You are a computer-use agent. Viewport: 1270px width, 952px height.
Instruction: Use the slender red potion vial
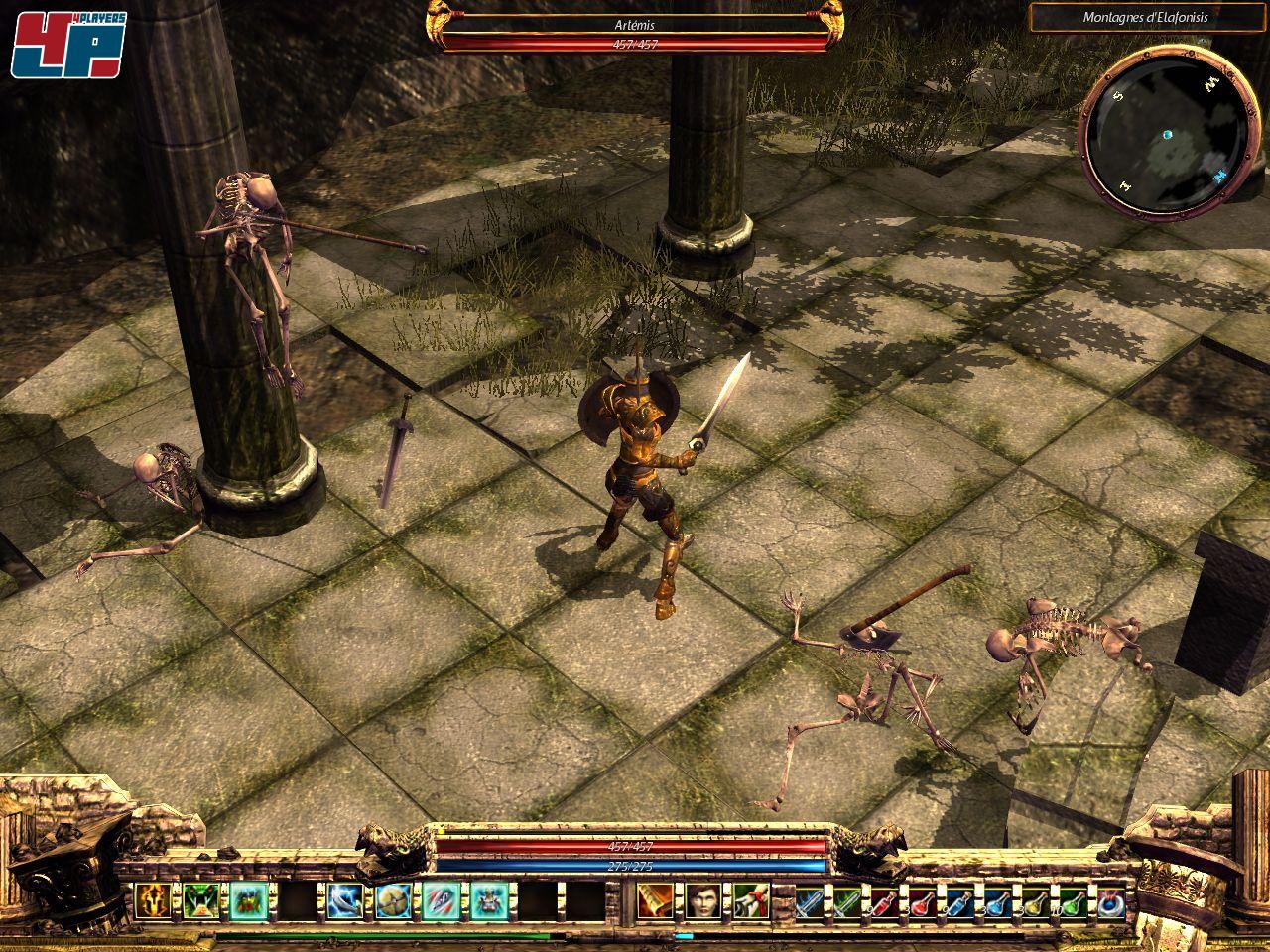[886, 901]
